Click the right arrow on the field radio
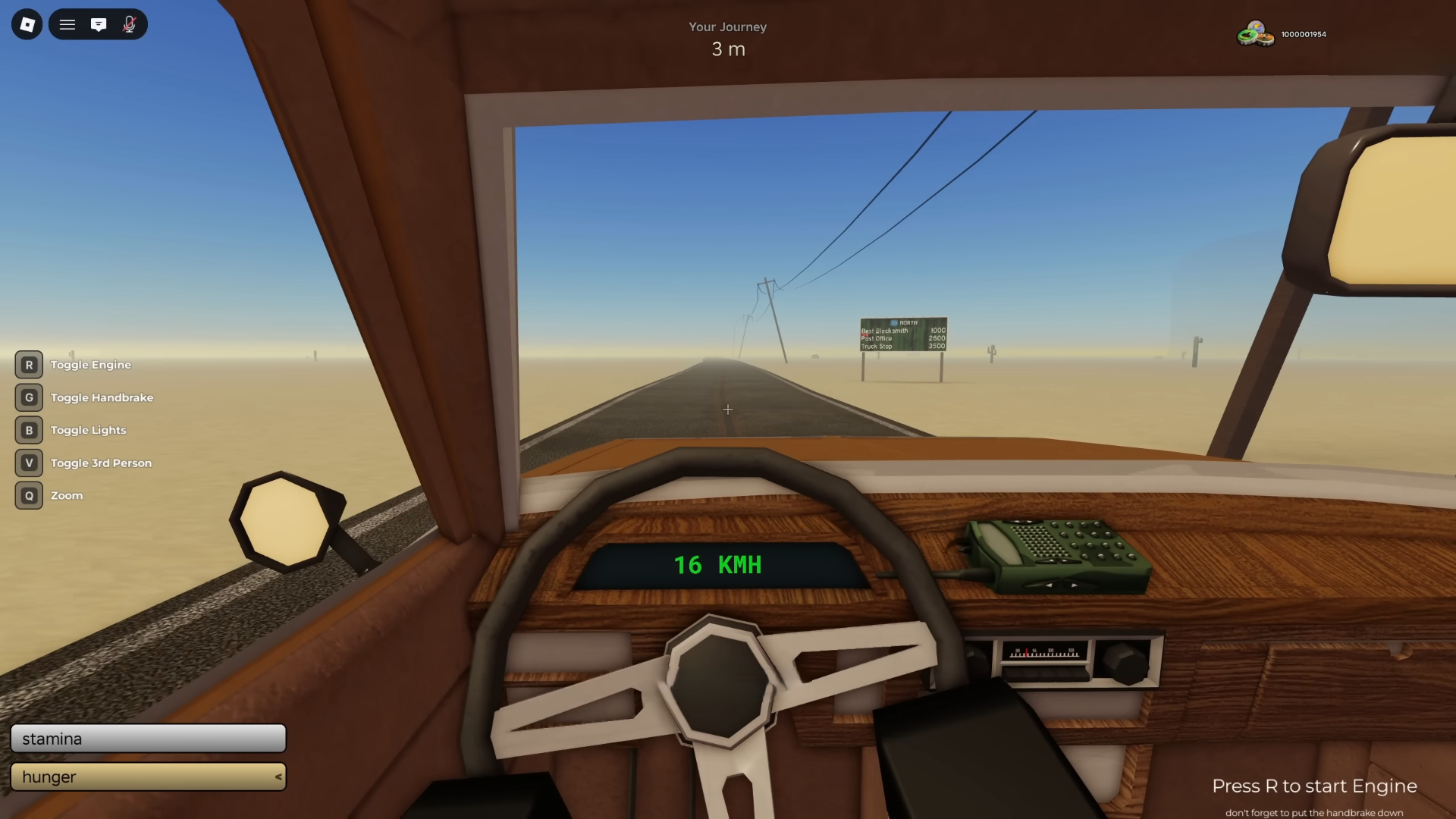The height and width of the screenshot is (819, 1456). (x=1074, y=586)
